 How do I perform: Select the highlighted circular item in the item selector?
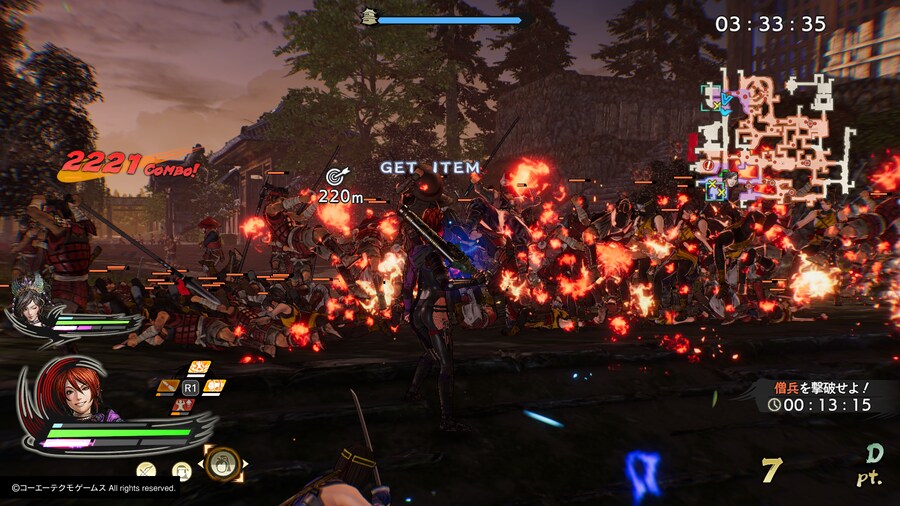coord(225,462)
